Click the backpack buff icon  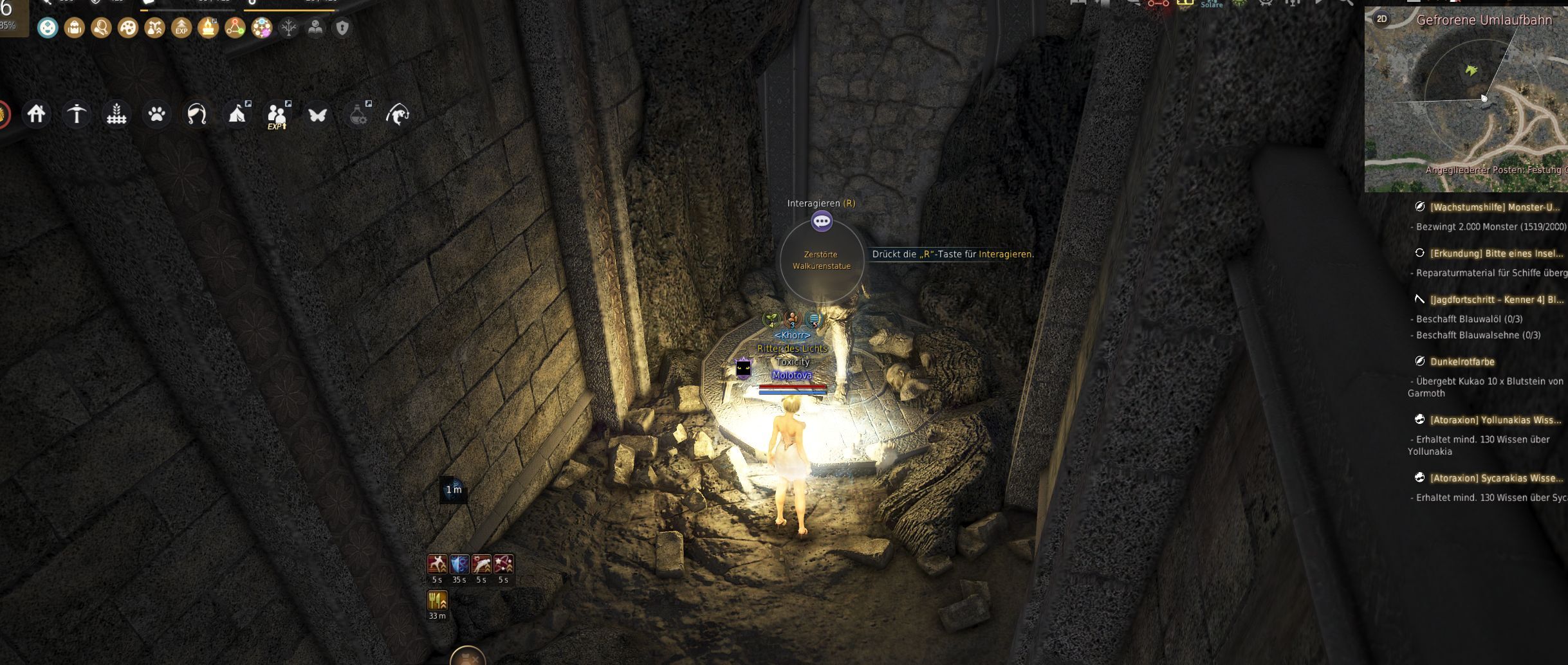pos(75,28)
